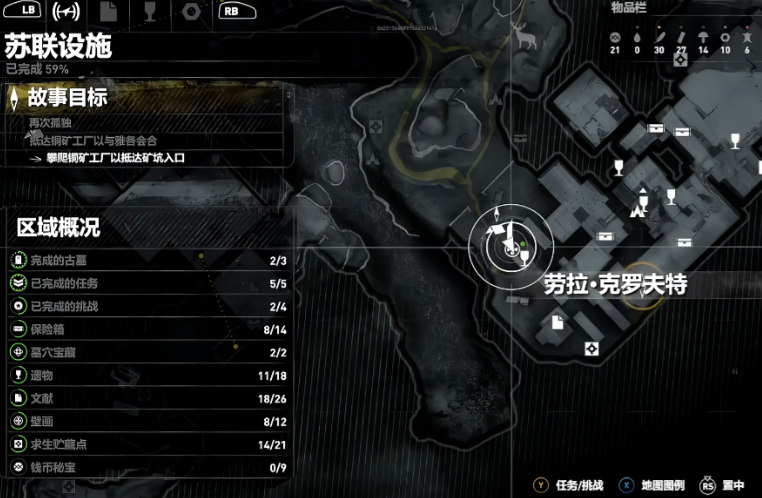Select the 壁画 murals row
The height and width of the screenshot is (498, 762).
[152, 421]
